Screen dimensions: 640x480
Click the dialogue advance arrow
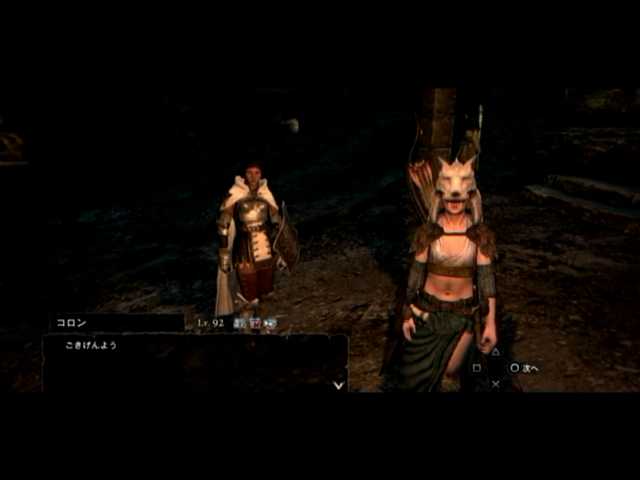339,383
